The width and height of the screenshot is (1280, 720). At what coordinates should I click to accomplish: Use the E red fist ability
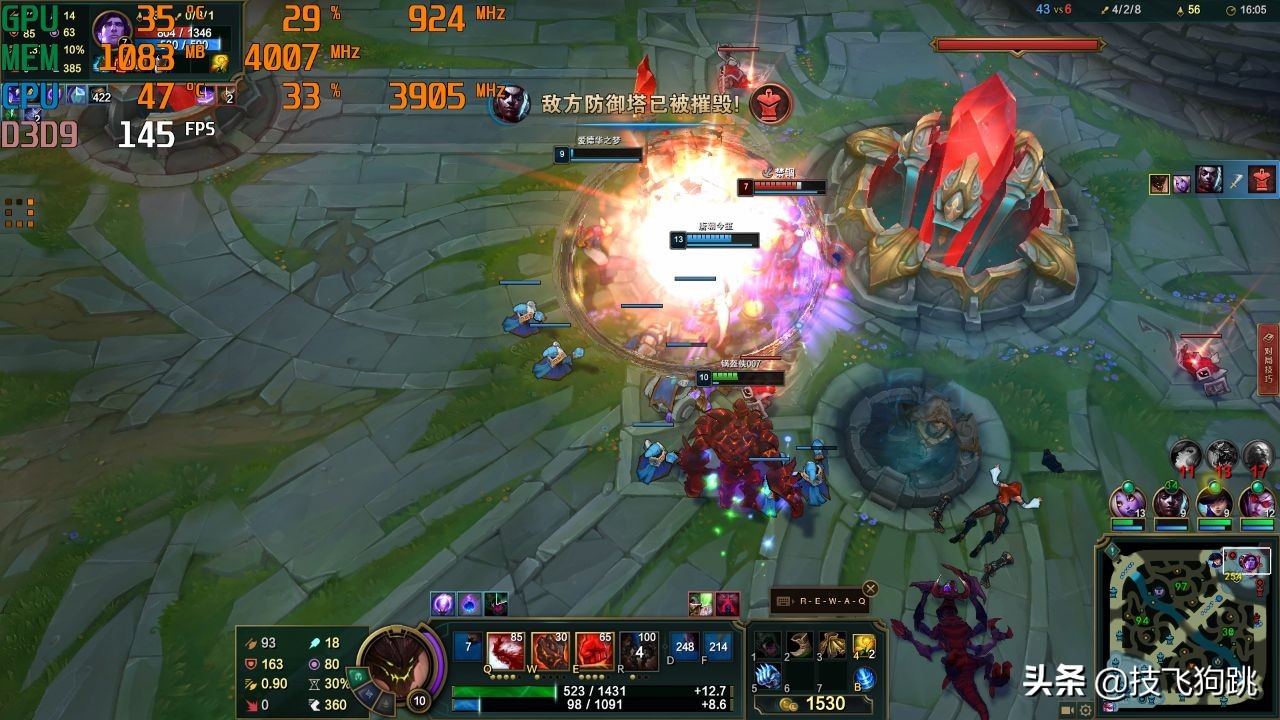pyautogui.click(x=594, y=651)
